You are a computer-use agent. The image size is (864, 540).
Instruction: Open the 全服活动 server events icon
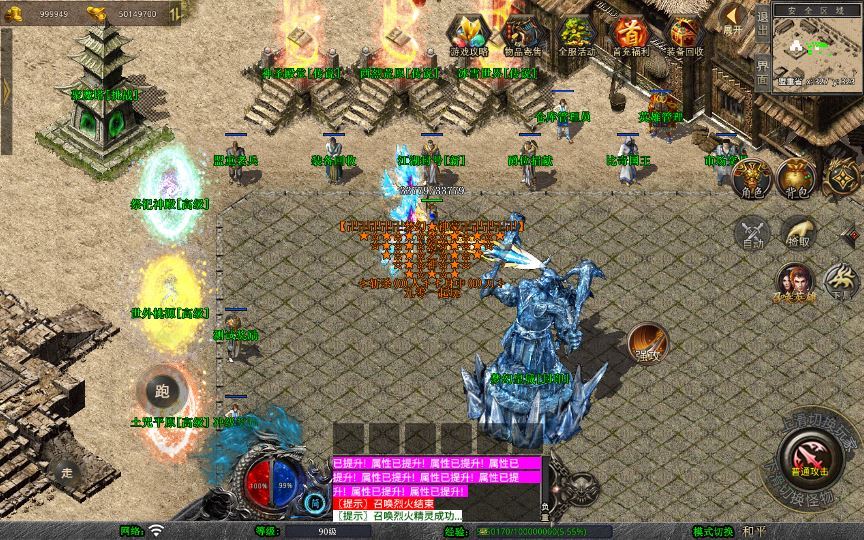point(576,35)
